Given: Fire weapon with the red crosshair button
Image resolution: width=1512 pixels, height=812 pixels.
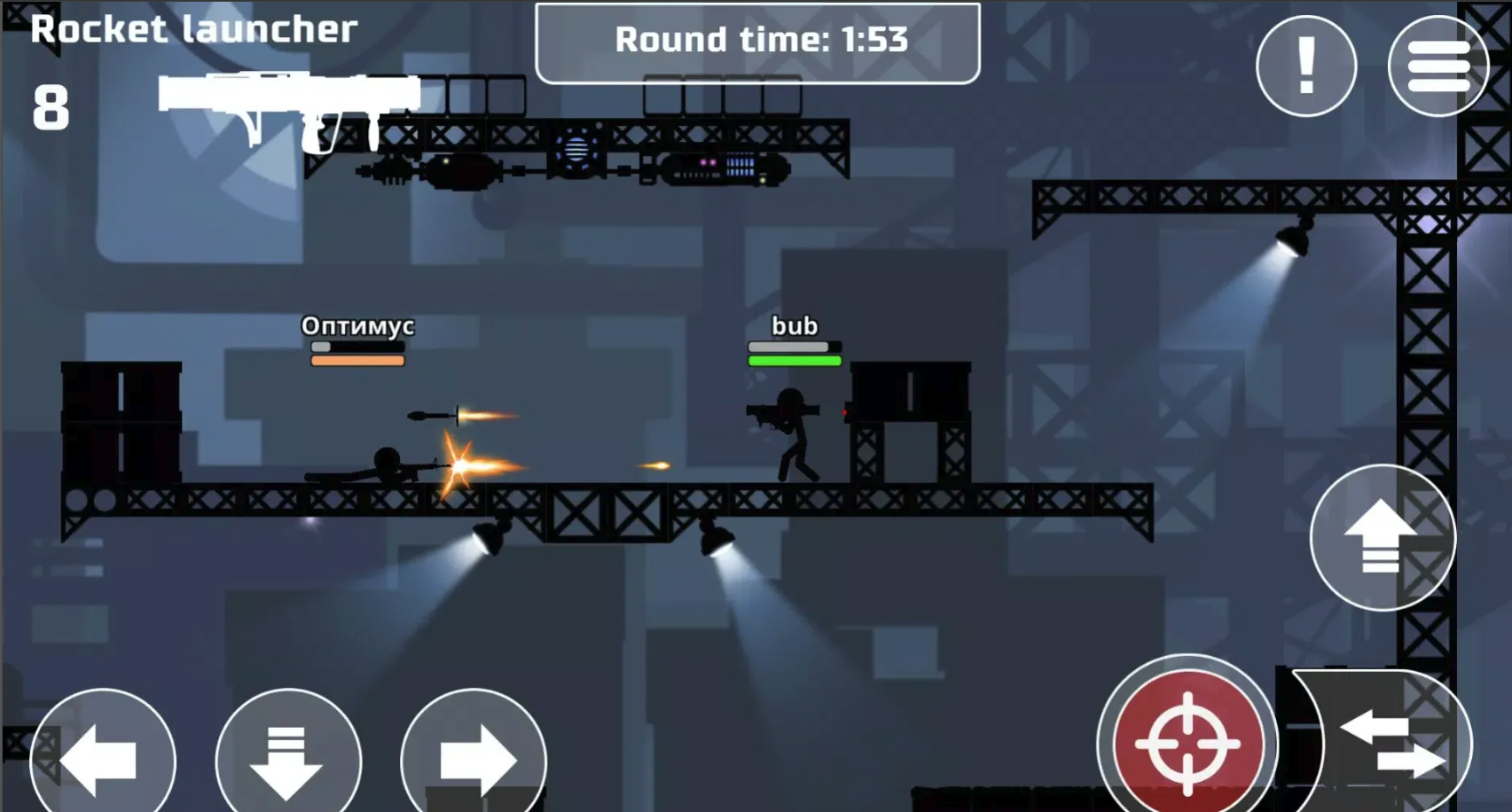Looking at the screenshot, I should pyautogui.click(x=1187, y=743).
